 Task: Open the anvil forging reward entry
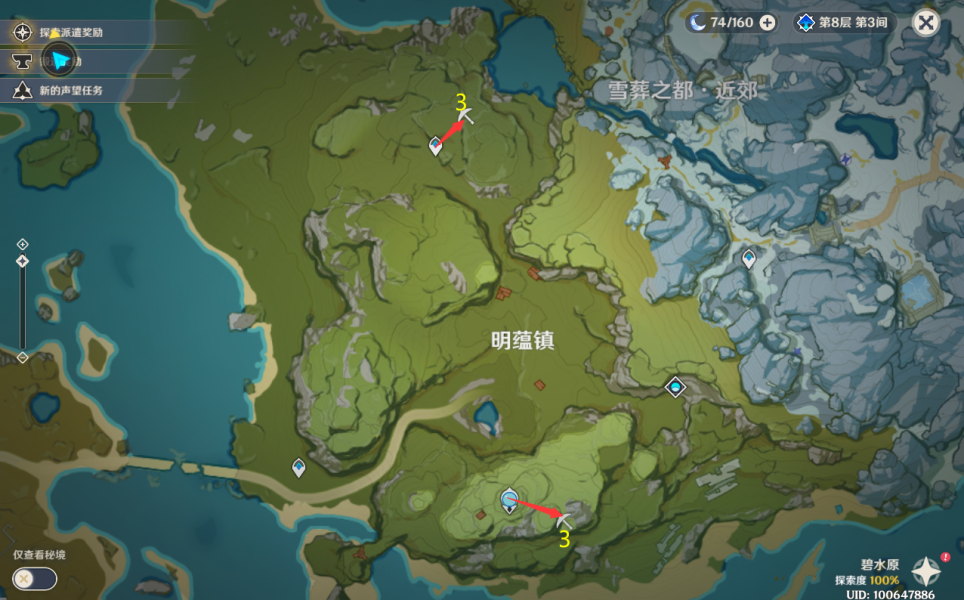22,61
